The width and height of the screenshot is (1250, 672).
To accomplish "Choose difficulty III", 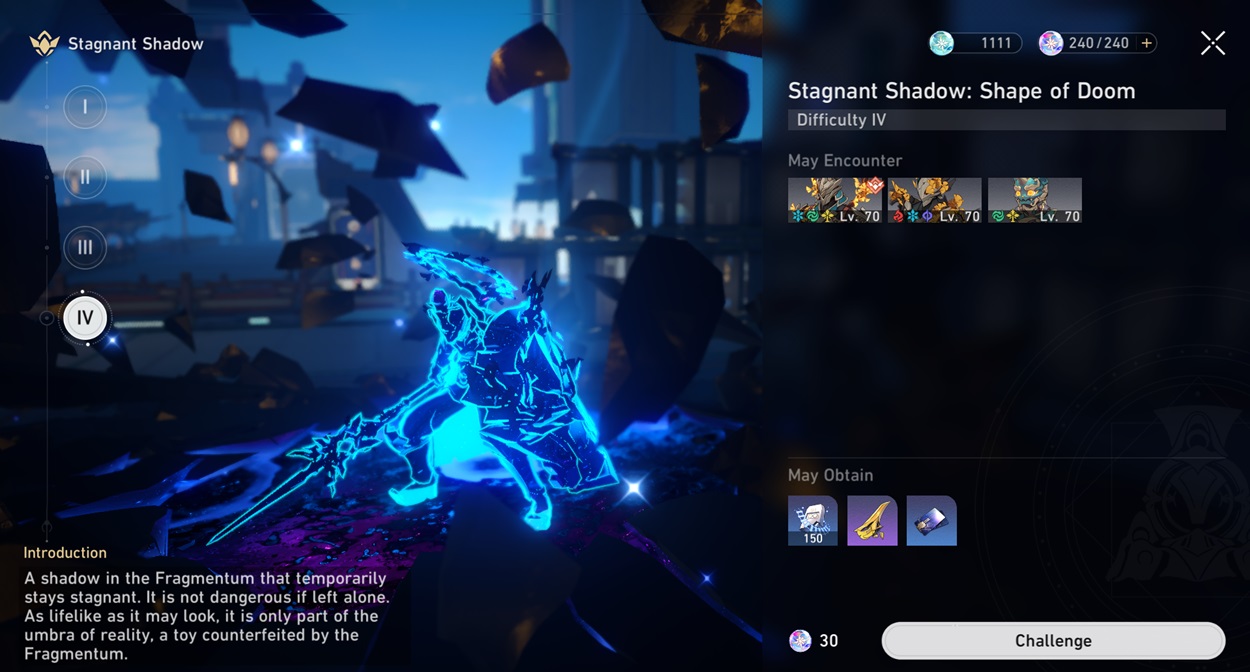I will tap(85, 248).
